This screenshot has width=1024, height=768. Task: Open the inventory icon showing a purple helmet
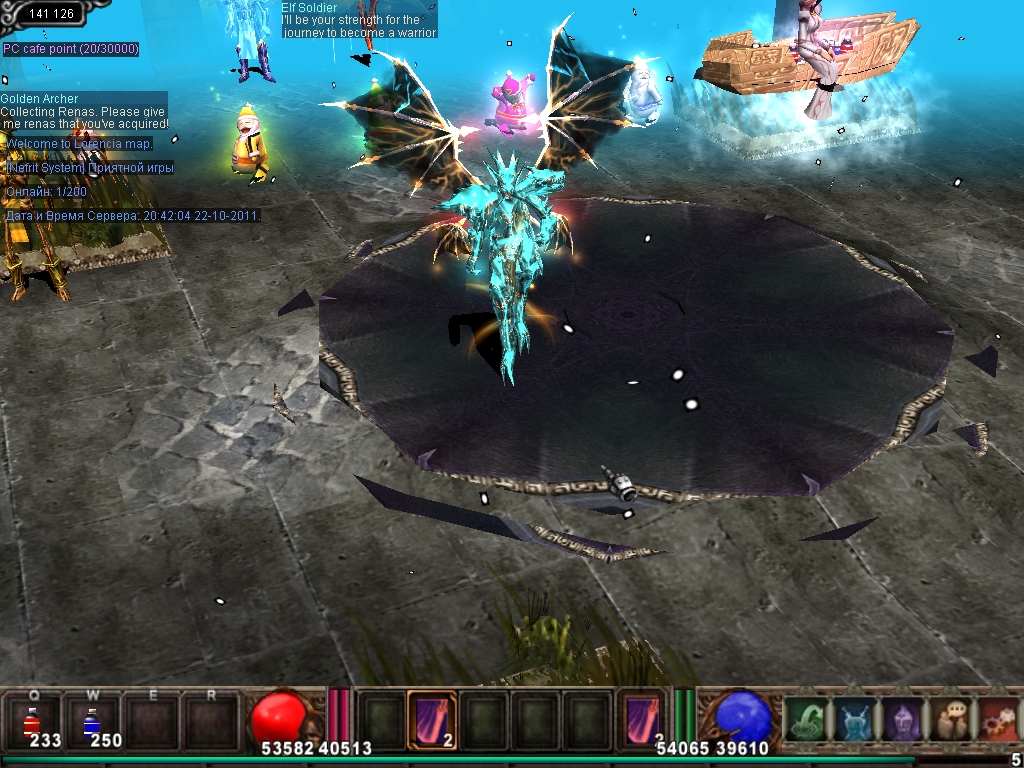tap(900, 720)
